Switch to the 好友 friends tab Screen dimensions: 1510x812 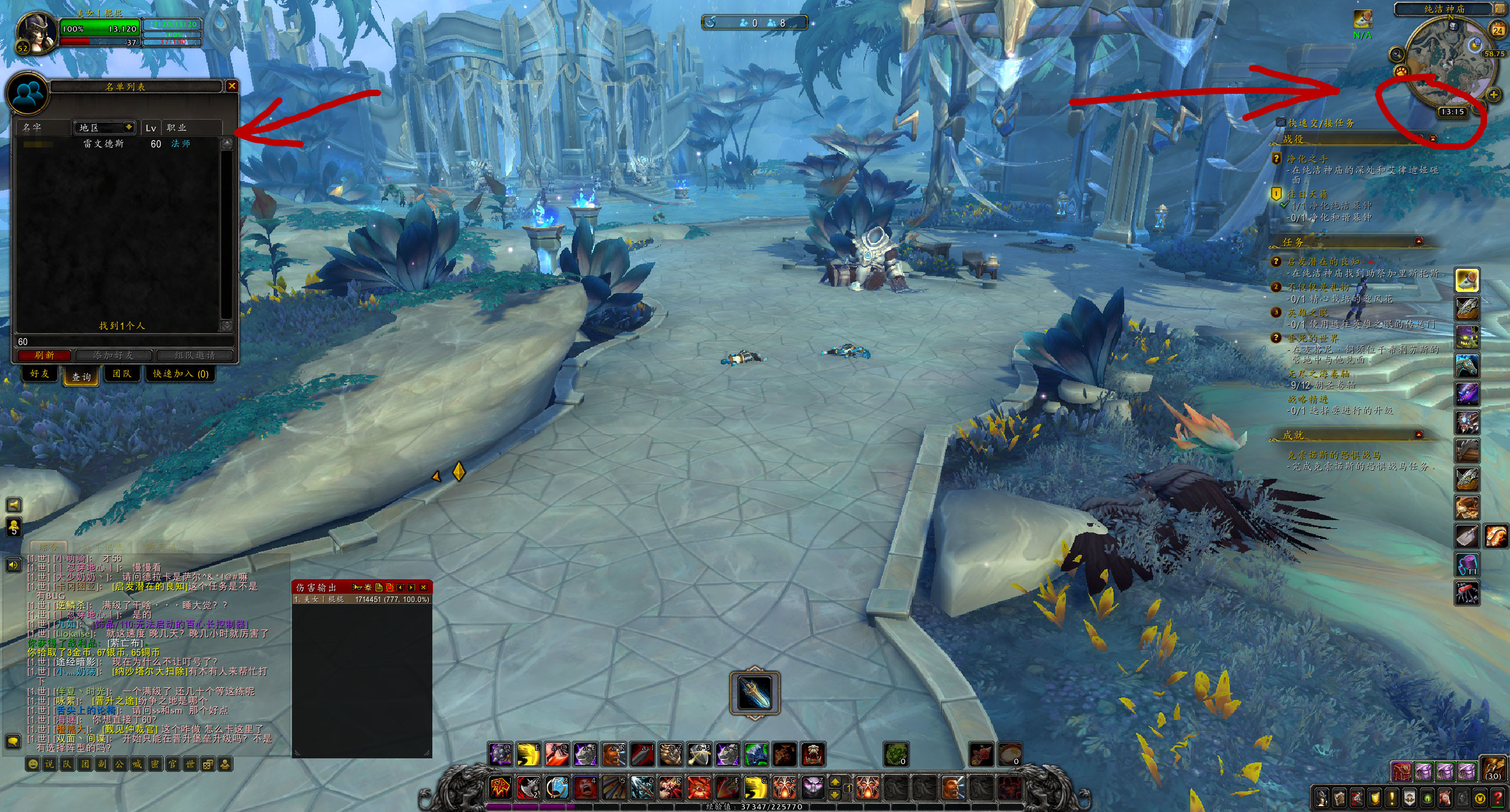click(40, 374)
